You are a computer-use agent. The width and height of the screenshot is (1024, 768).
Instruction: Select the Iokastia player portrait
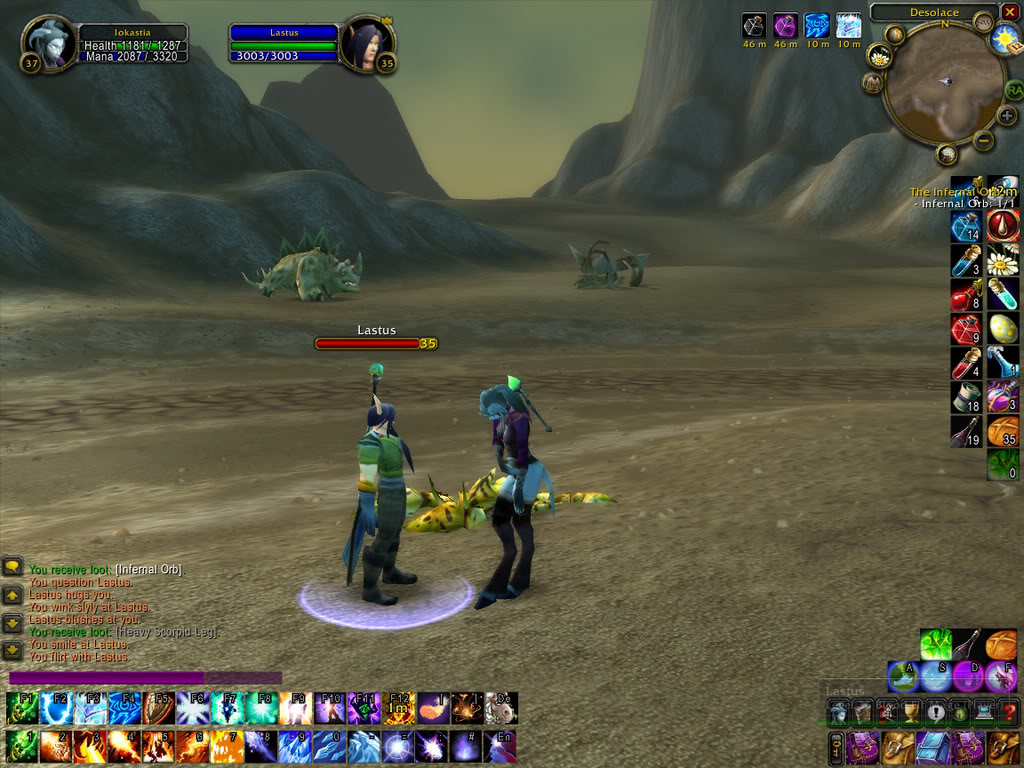tap(48, 45)
